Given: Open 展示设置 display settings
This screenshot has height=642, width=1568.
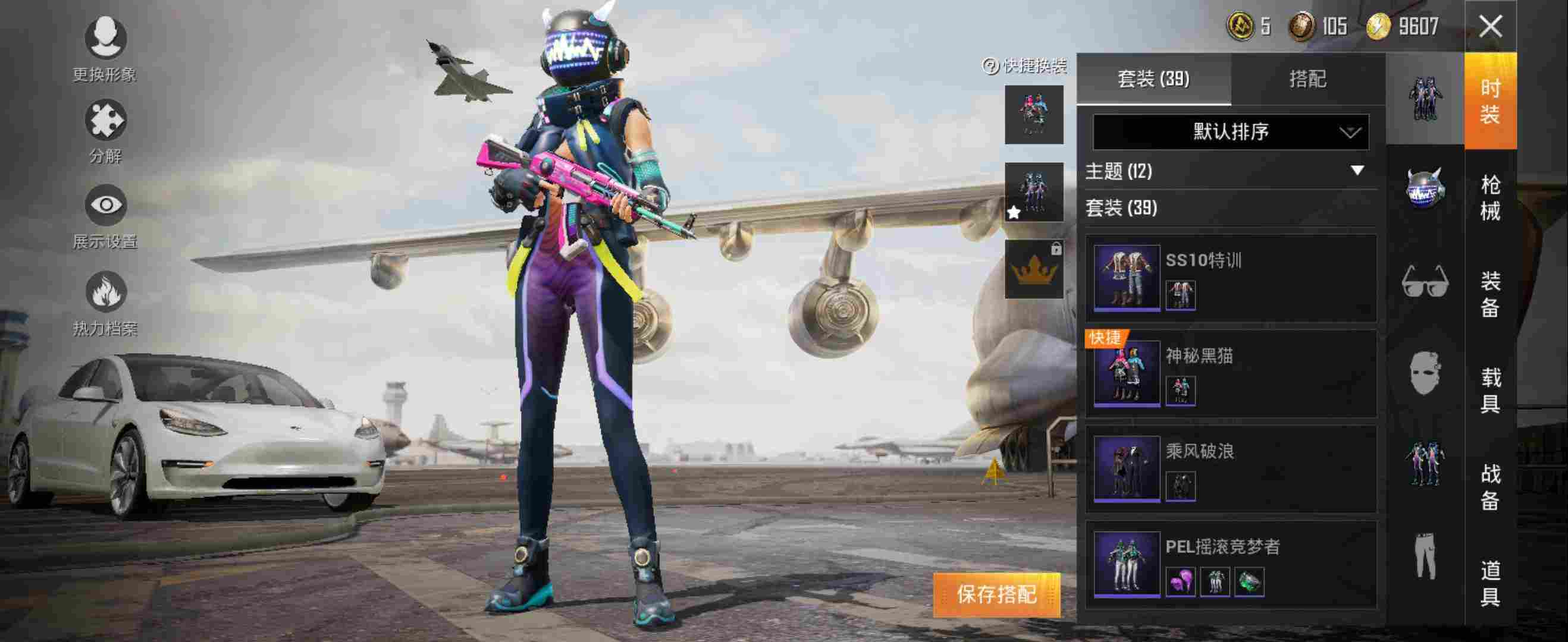Looking at the screenshot, I should (x=105, y=216).
